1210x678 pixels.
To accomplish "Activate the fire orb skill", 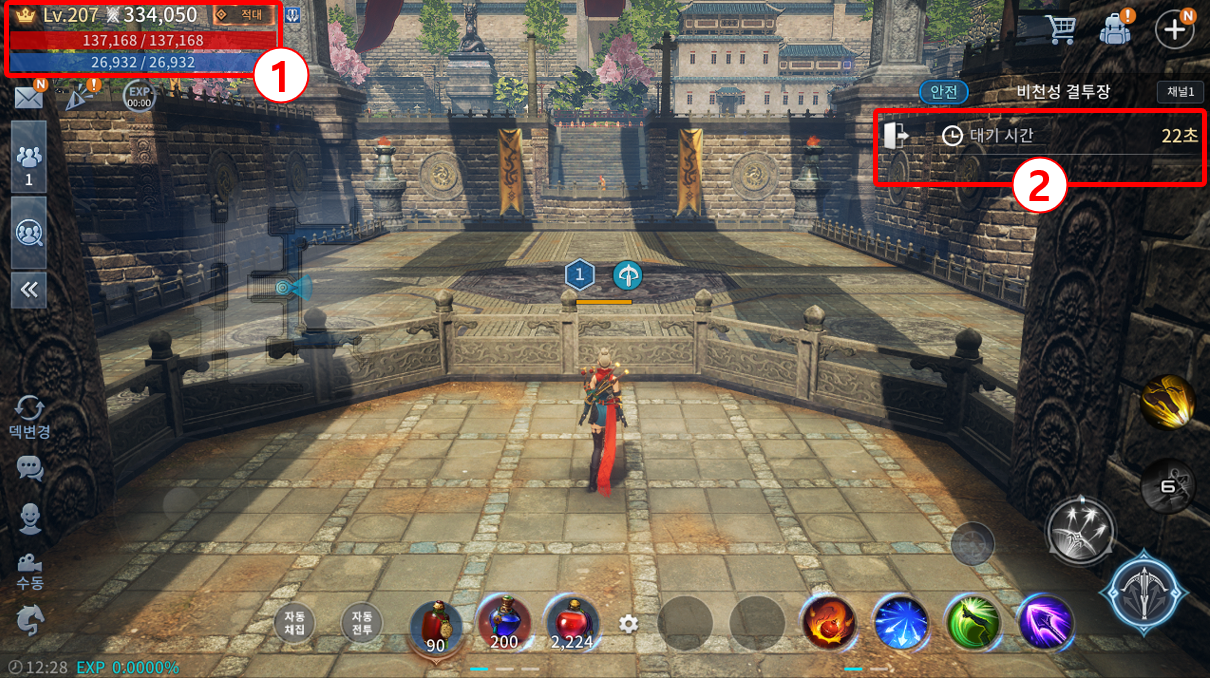I will (x=828, y=622).
